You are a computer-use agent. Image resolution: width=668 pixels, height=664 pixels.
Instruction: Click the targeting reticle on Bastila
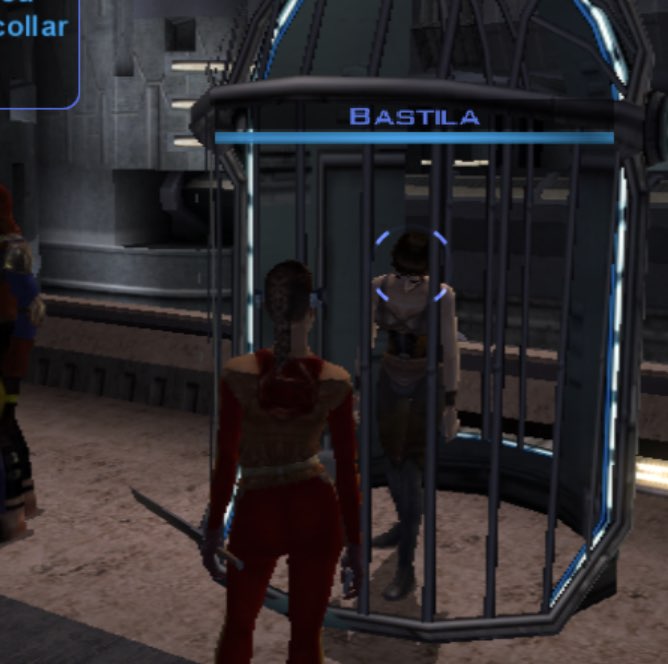click(x=411, y=265)
